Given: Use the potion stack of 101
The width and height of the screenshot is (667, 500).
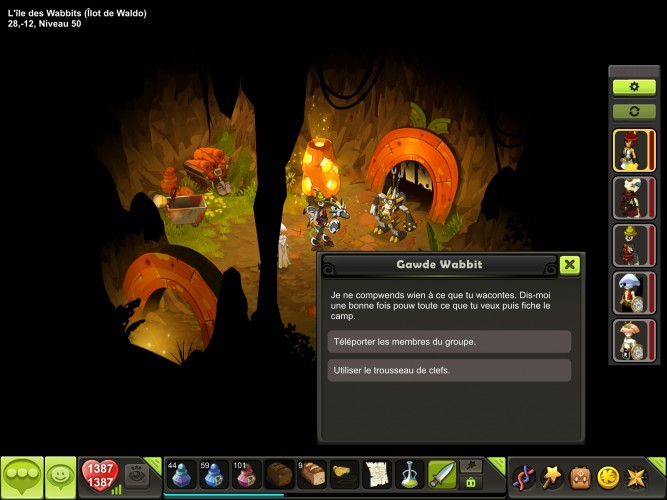Looking at the screenshot, I should (246, 474).
